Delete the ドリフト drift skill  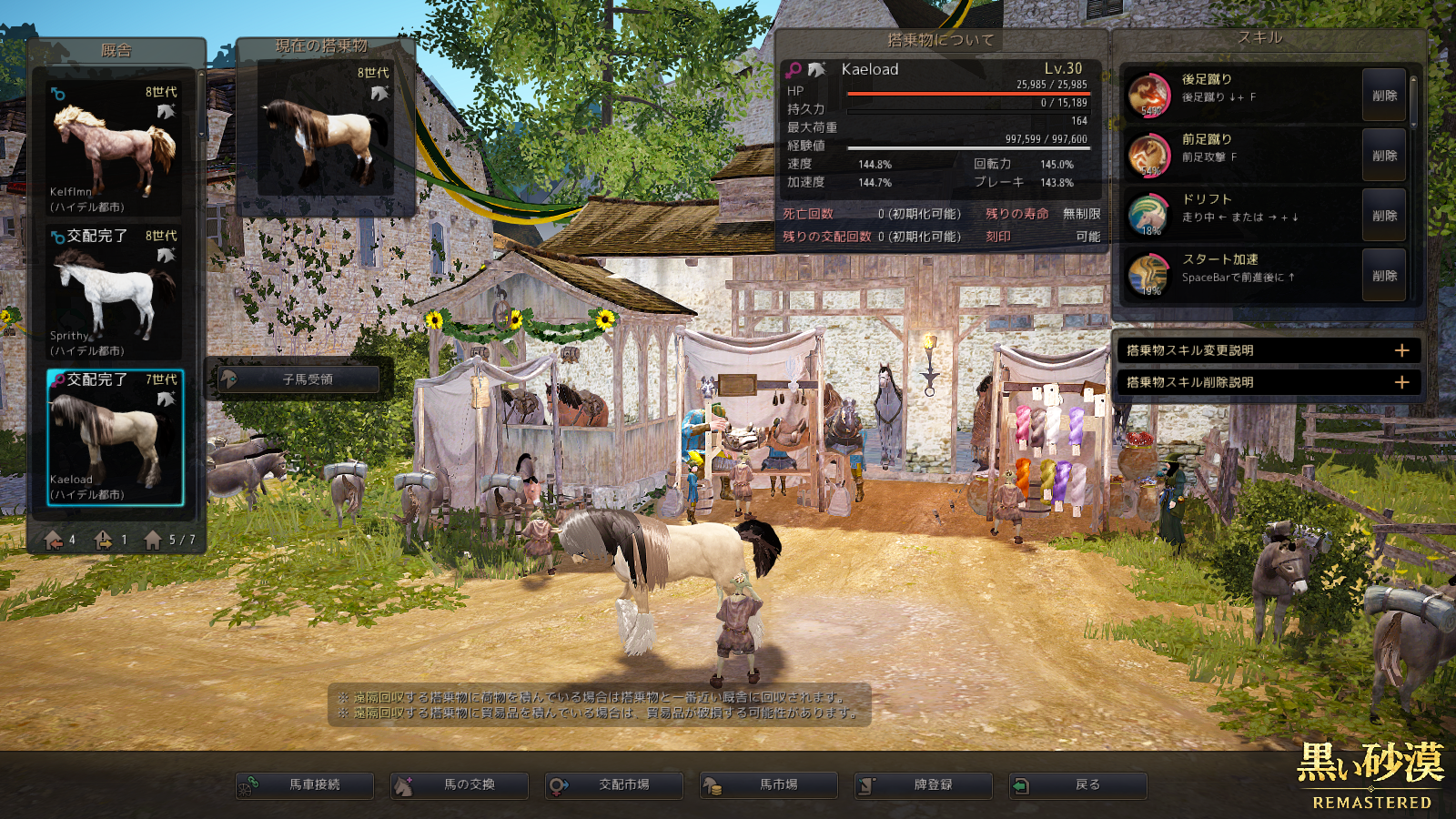tap(1384, 216)
